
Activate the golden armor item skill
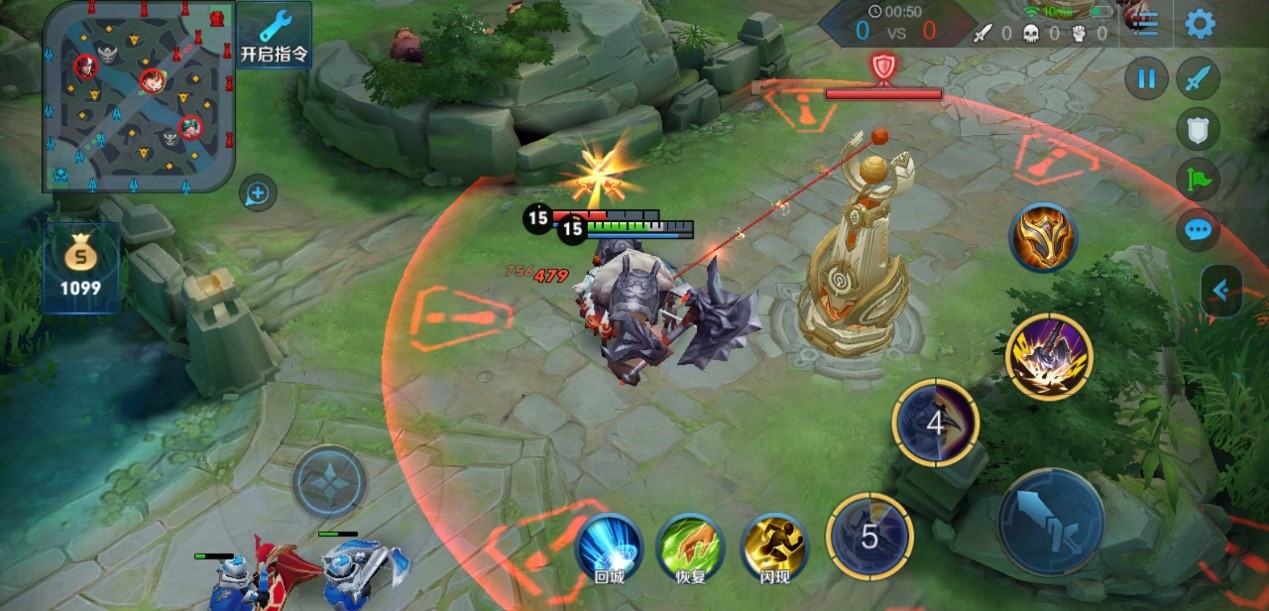(1043, 238)
